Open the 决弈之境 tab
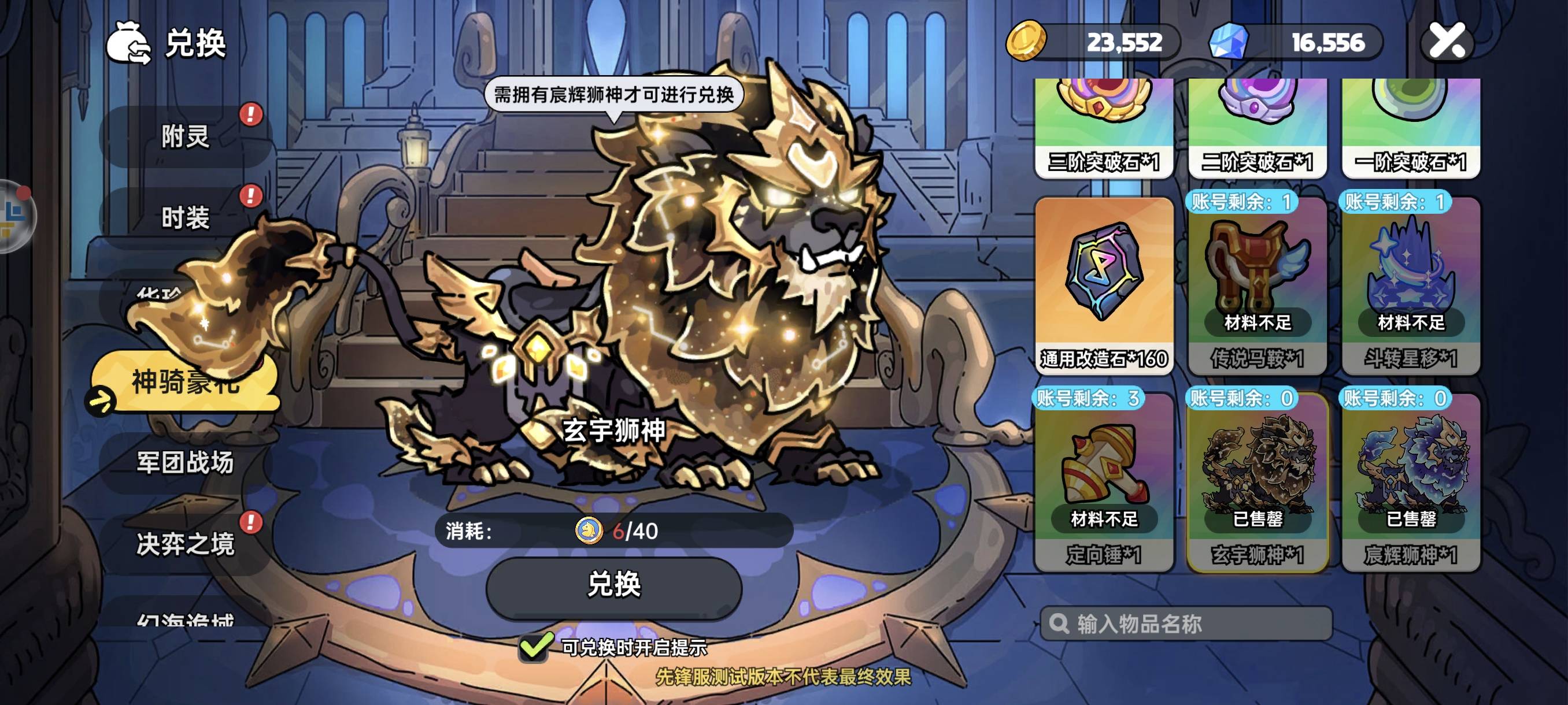Screen dimensions: 1568x705 [185, 543]
